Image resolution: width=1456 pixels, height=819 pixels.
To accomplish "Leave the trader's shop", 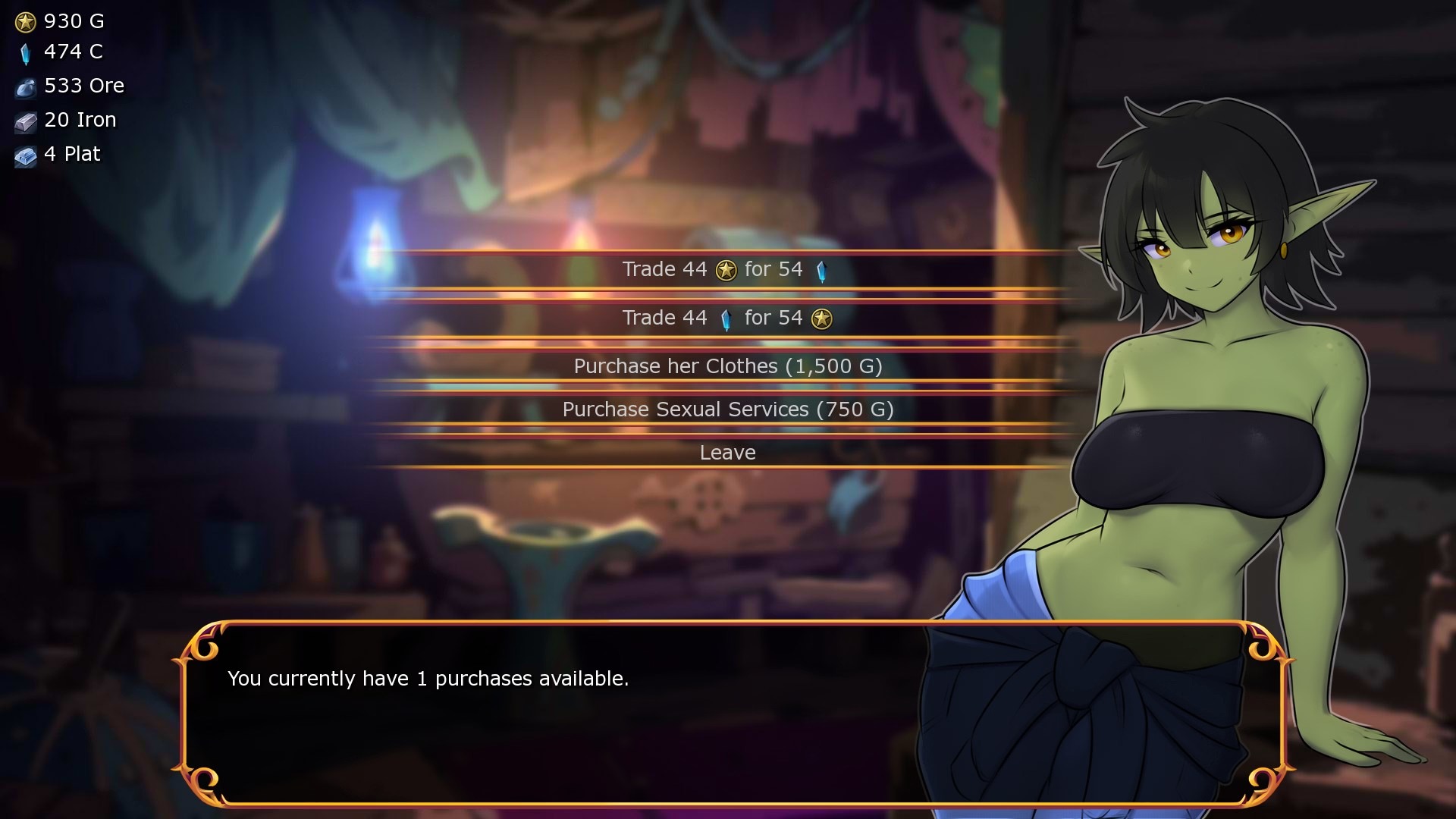I will pyautogui.click(x=727, y=453).
